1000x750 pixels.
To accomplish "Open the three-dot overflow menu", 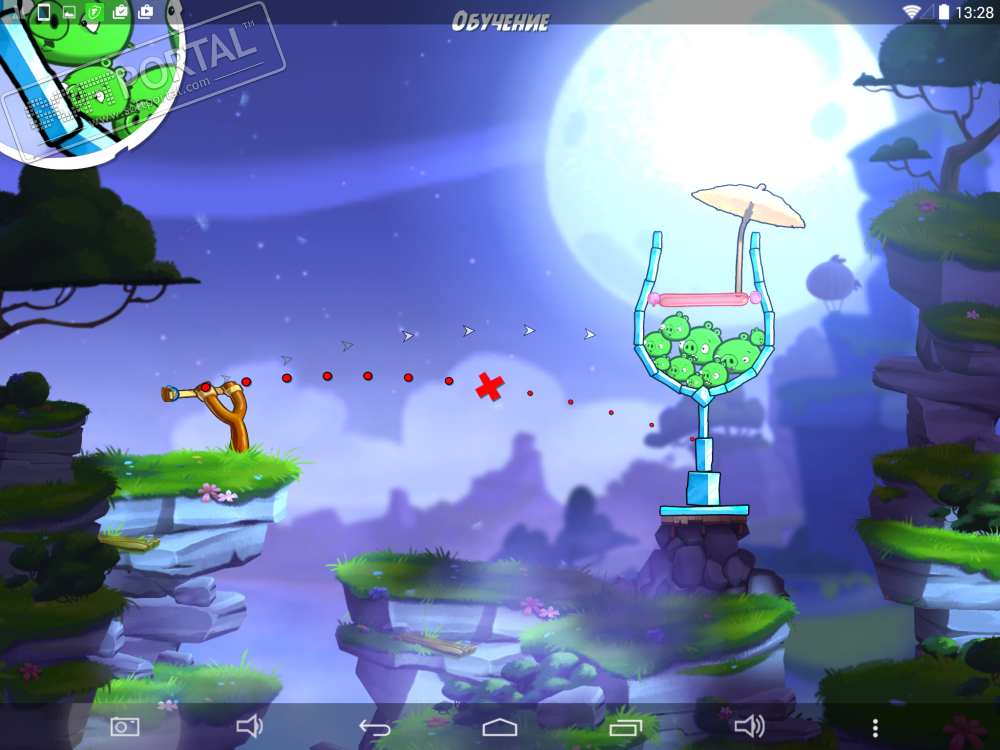I will pos(875,727).
